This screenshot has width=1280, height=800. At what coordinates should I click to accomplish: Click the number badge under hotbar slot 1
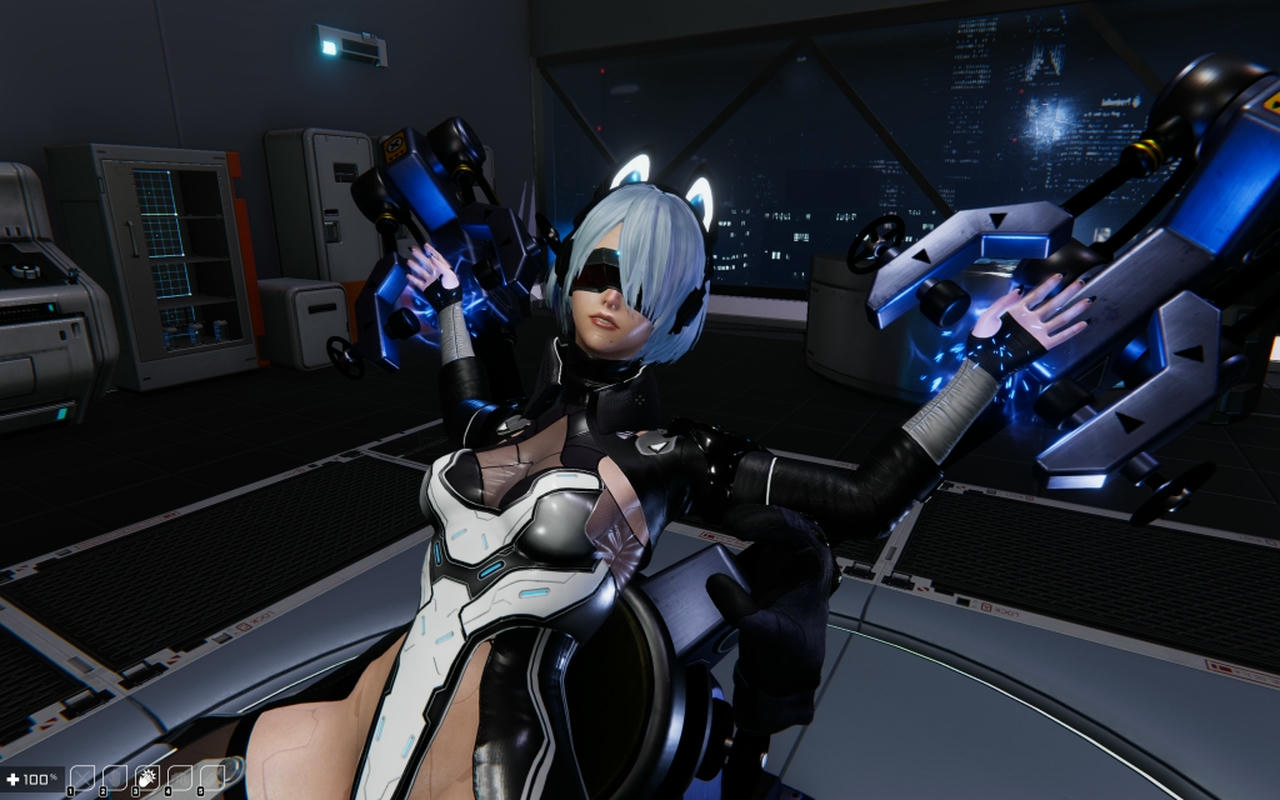pyautogui.click(x=71, y=790)
